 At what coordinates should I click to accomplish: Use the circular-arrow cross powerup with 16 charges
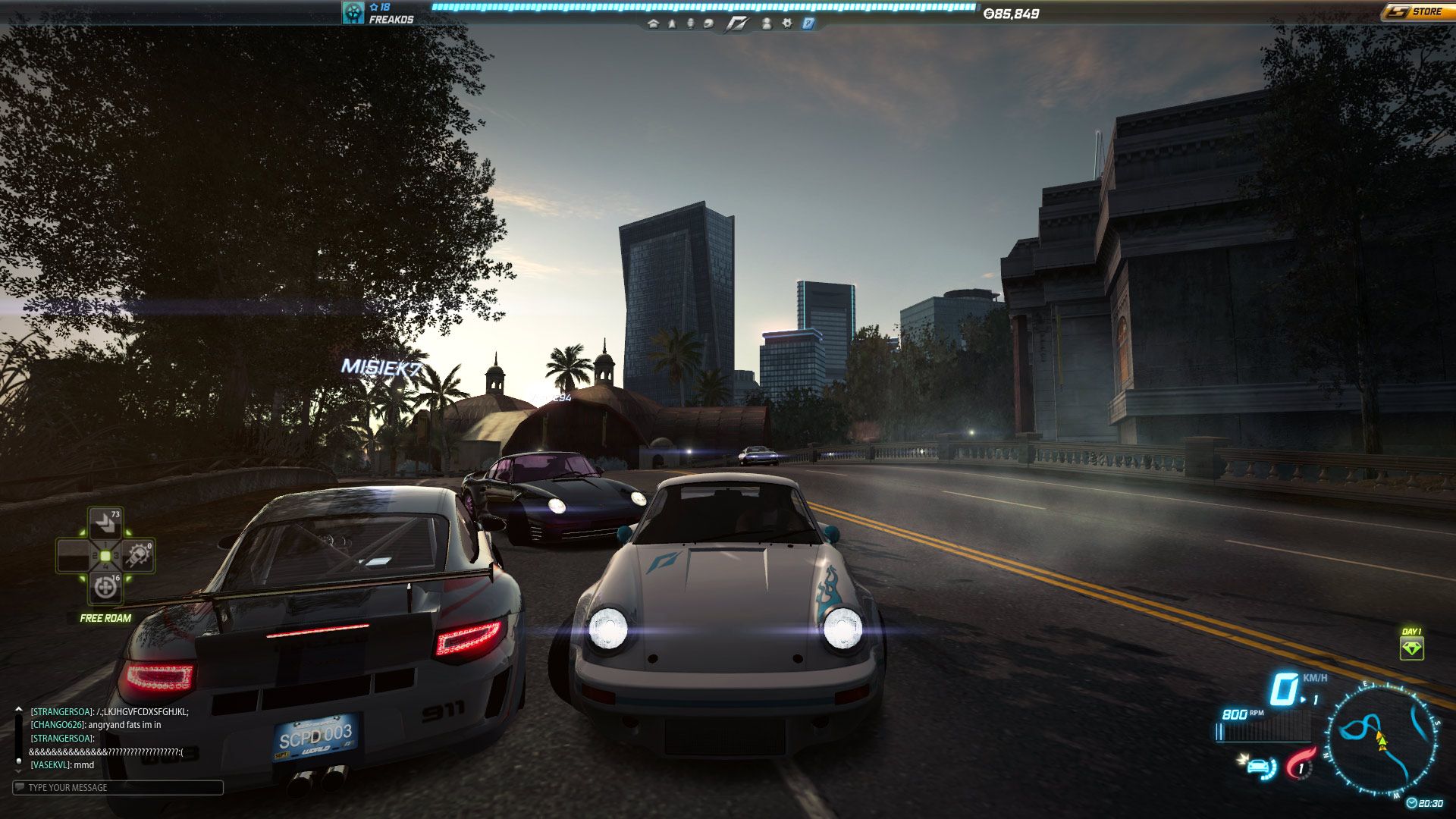pos(105,588)
